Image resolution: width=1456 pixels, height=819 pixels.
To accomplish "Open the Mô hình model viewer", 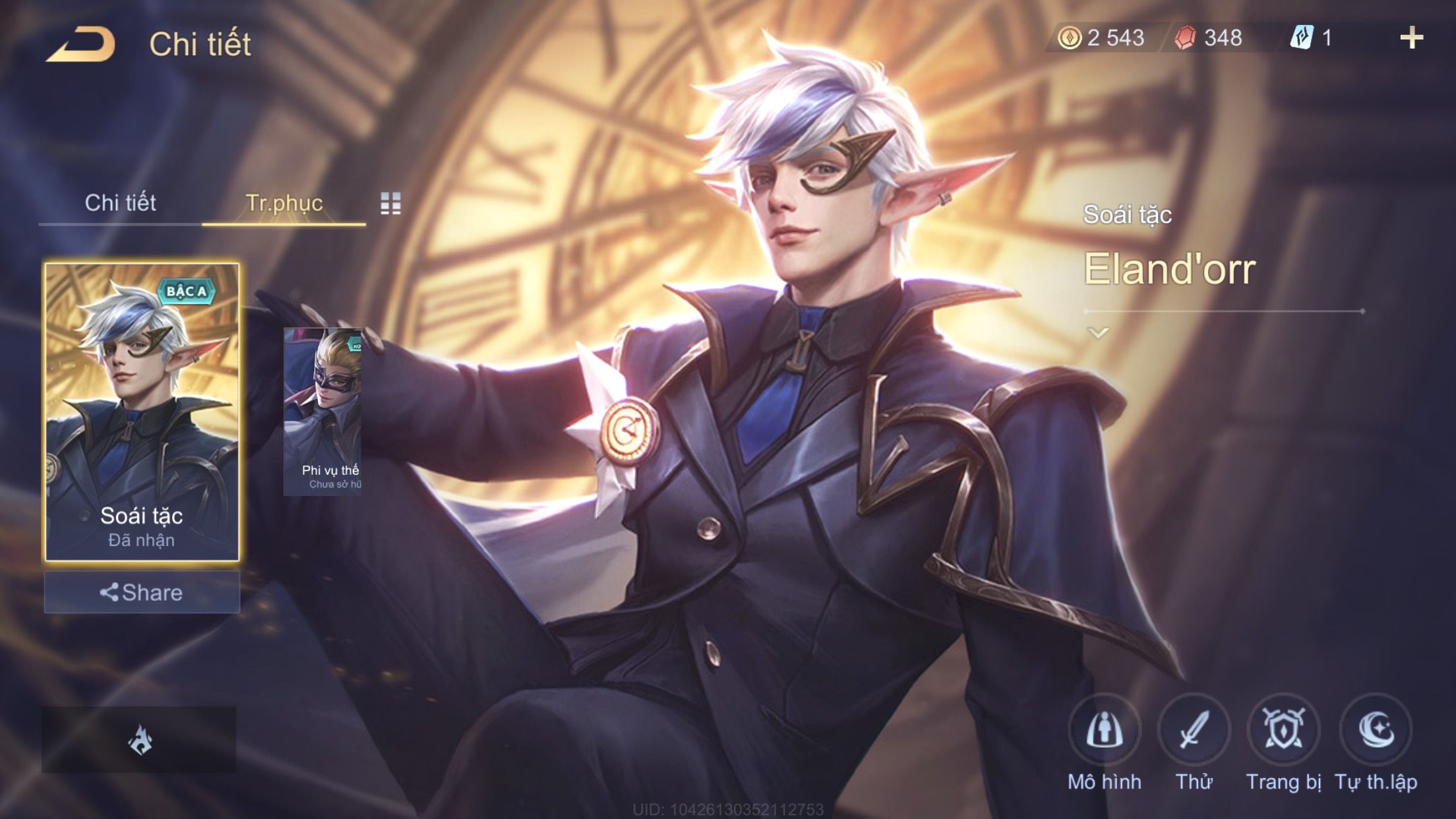I will pyautogui.click(x=1104, y=731).
